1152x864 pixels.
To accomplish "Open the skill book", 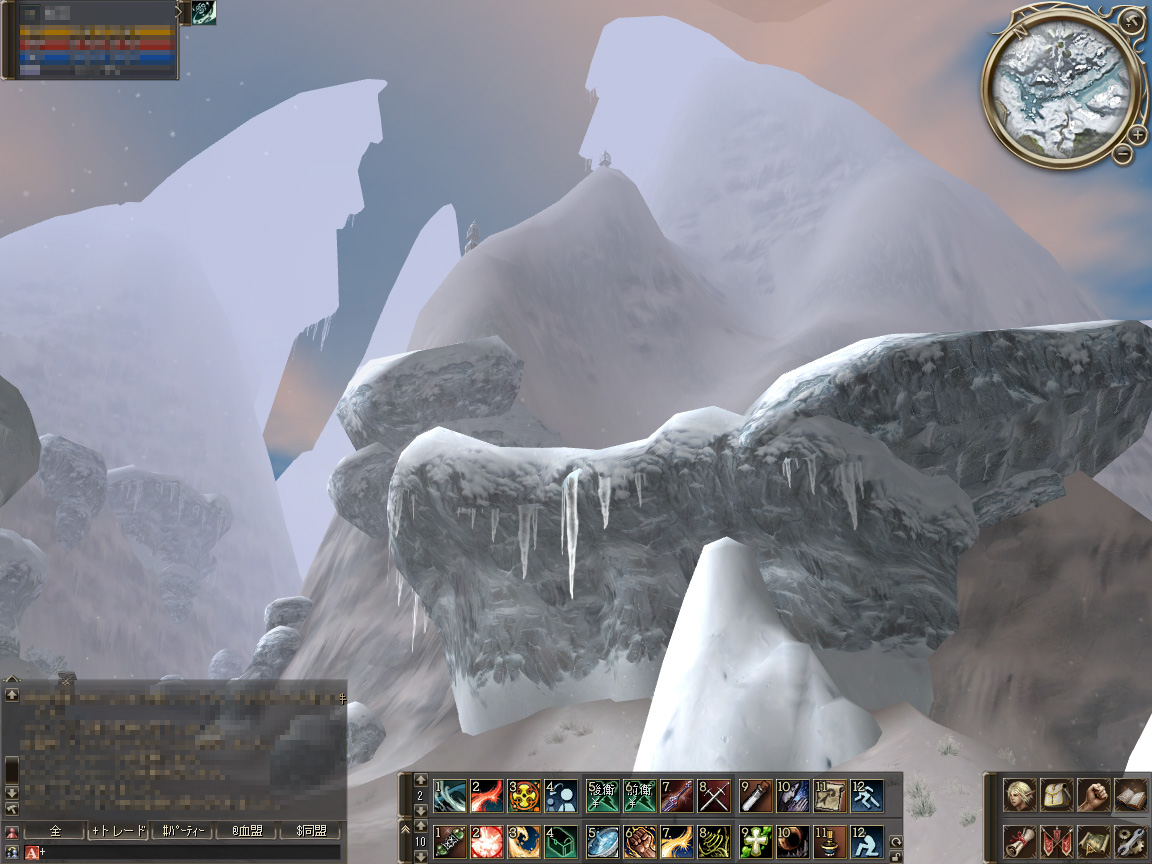I will [x=1130, y=795].
